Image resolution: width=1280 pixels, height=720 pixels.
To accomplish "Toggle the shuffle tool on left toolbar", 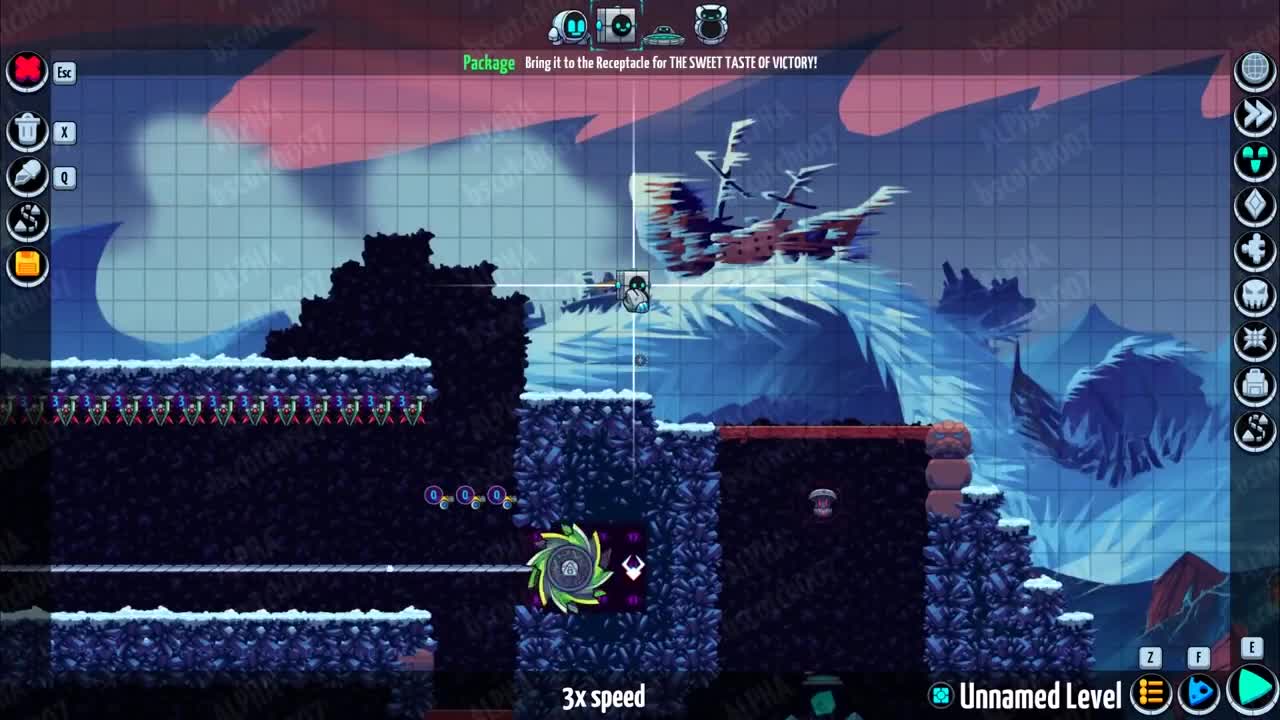I will tap(27, 221).
